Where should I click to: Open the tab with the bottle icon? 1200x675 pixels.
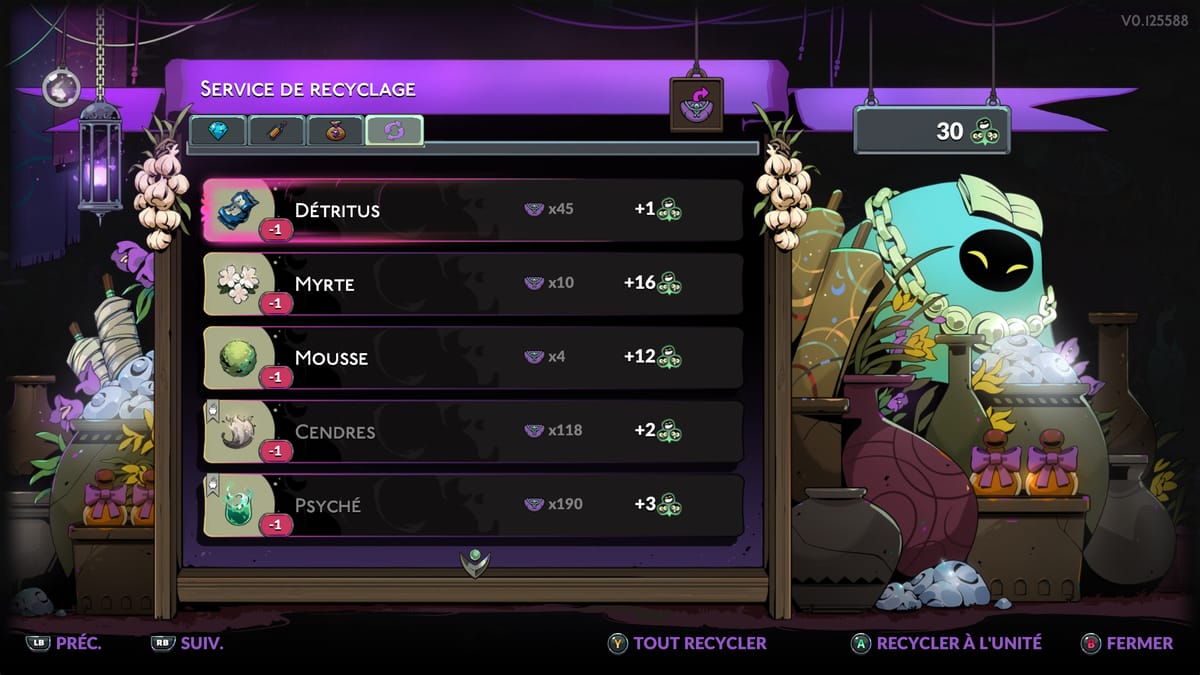276,131
